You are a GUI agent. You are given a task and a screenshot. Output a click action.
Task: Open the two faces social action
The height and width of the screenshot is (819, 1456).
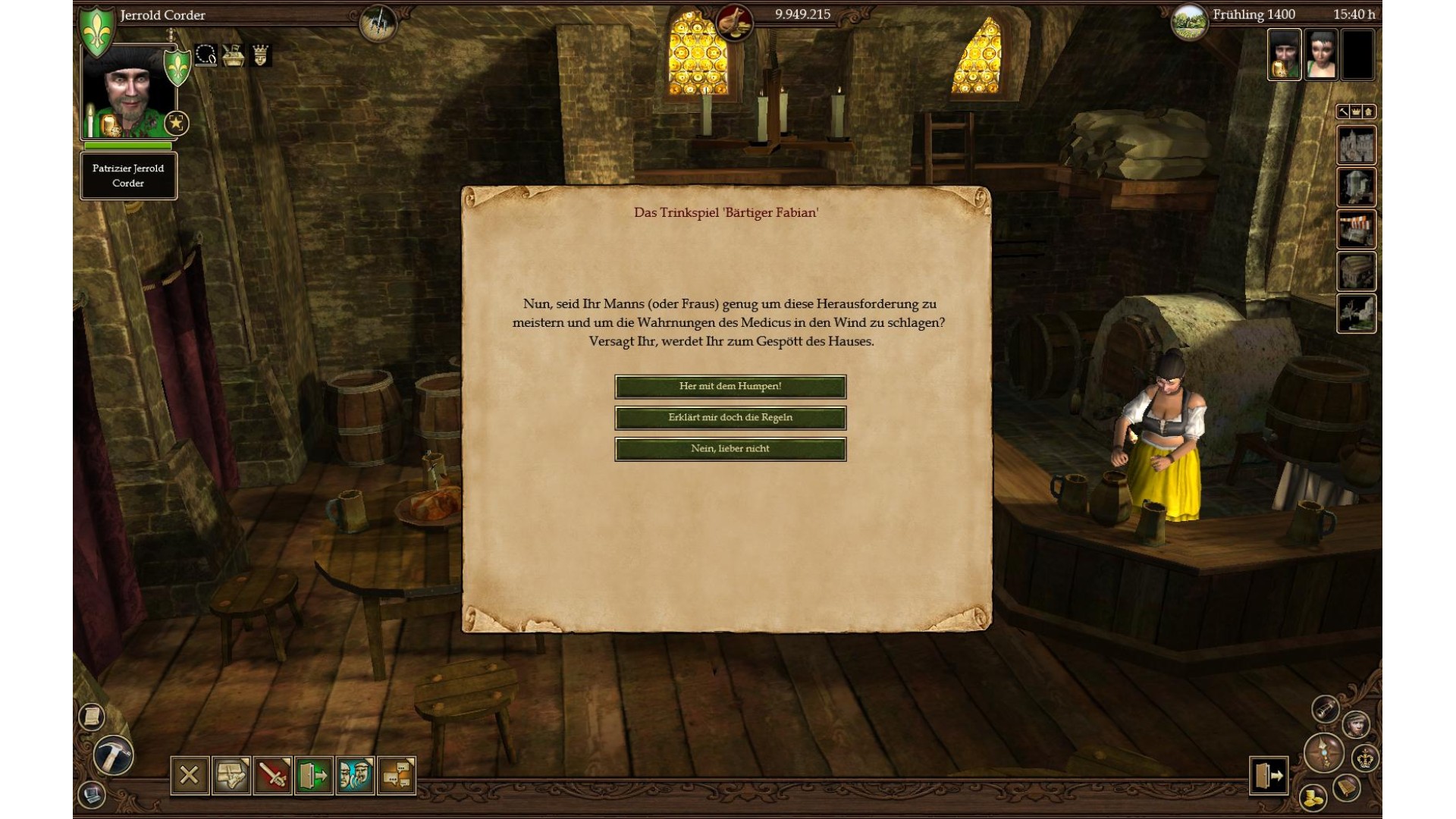click(x=355, y=775)
